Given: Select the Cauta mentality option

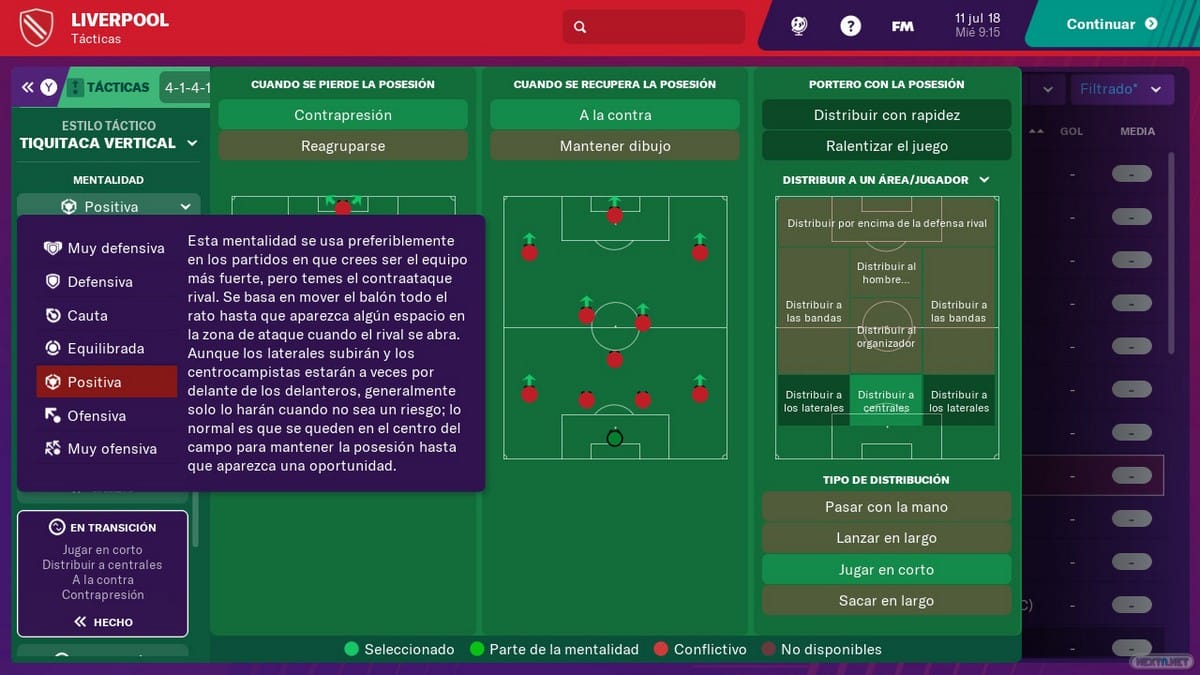Looking at the screenshot, I should (105, 315).
